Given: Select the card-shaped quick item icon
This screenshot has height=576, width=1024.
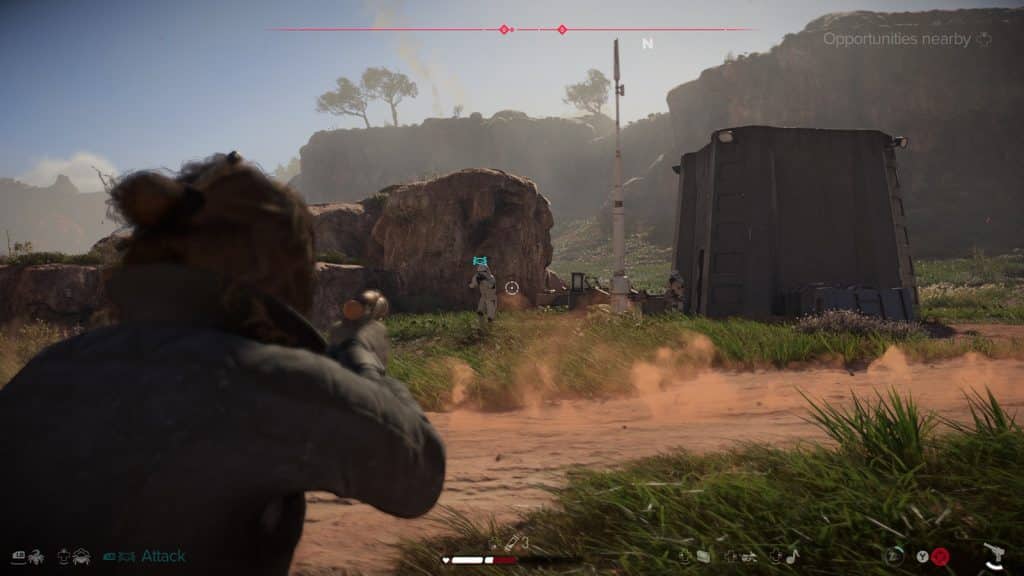Looking at the screenshot, I should coord(704,556).
